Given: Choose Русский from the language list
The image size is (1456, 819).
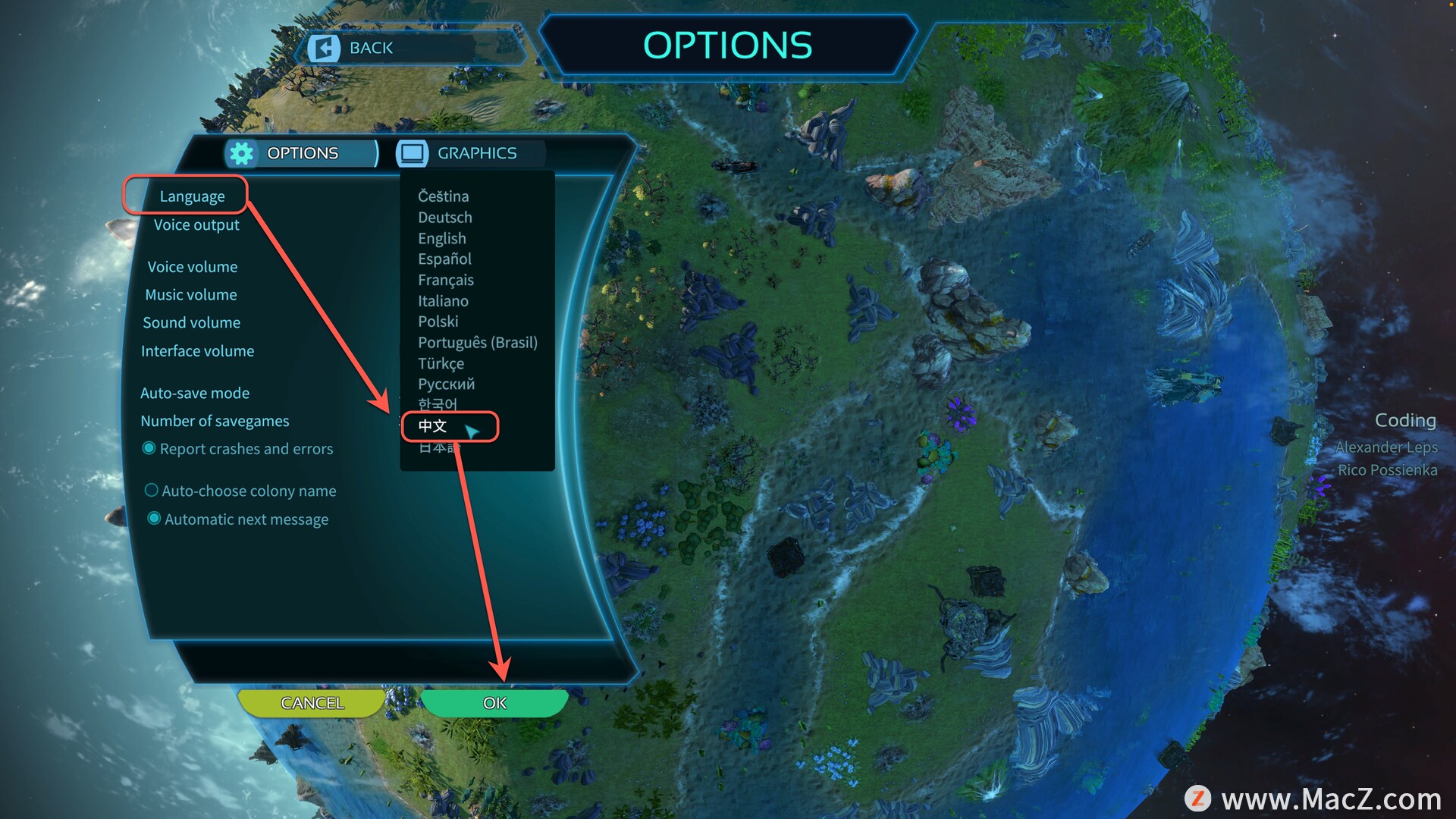Looking at the screenshot, I should [446, 384].
